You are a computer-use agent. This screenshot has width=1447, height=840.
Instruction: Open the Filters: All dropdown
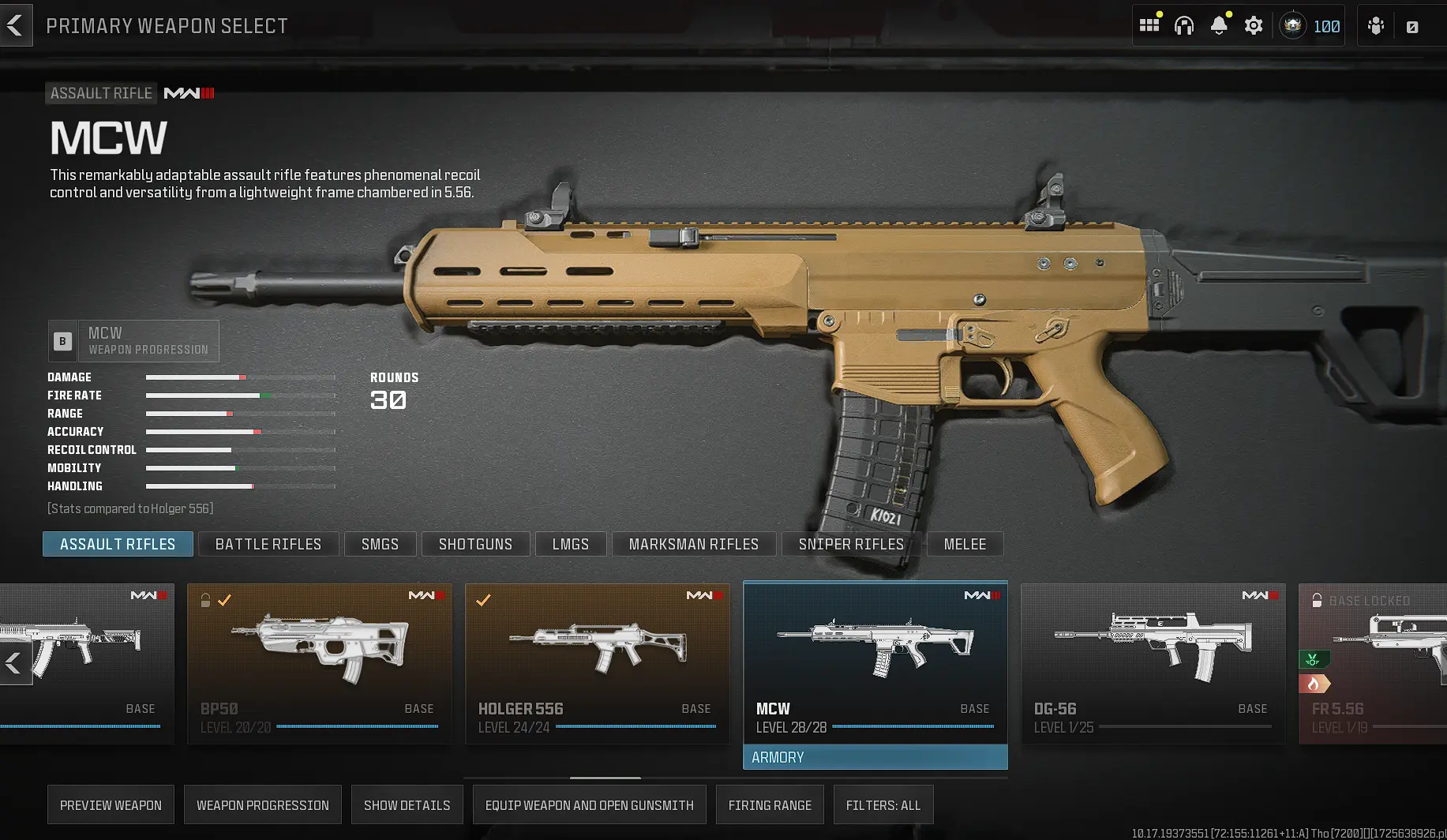883,804
